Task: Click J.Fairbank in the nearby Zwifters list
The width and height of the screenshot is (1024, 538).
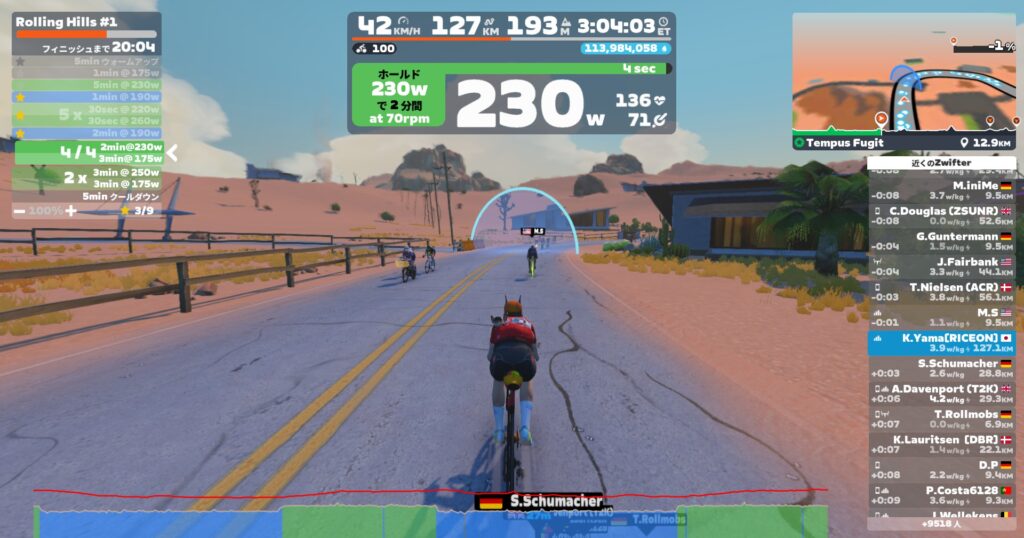Action: (x=942, y=266)
